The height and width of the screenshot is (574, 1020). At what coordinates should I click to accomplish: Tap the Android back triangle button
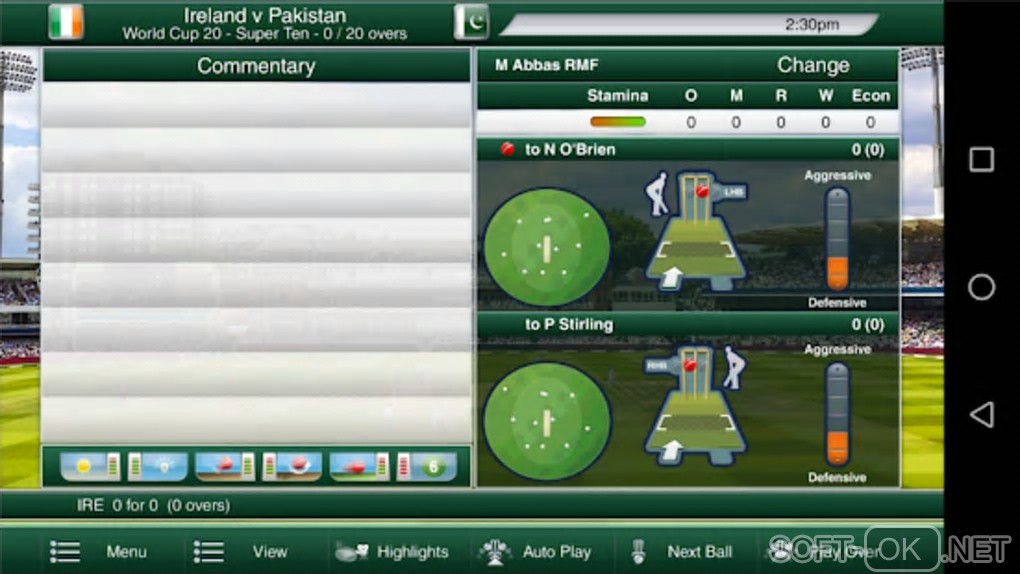coord(982,415)
